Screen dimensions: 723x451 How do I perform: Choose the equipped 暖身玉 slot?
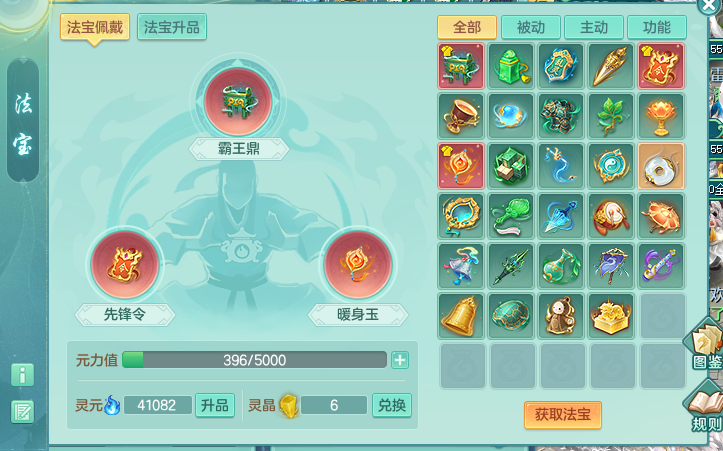pyautogui.click(x=357, y=267)
